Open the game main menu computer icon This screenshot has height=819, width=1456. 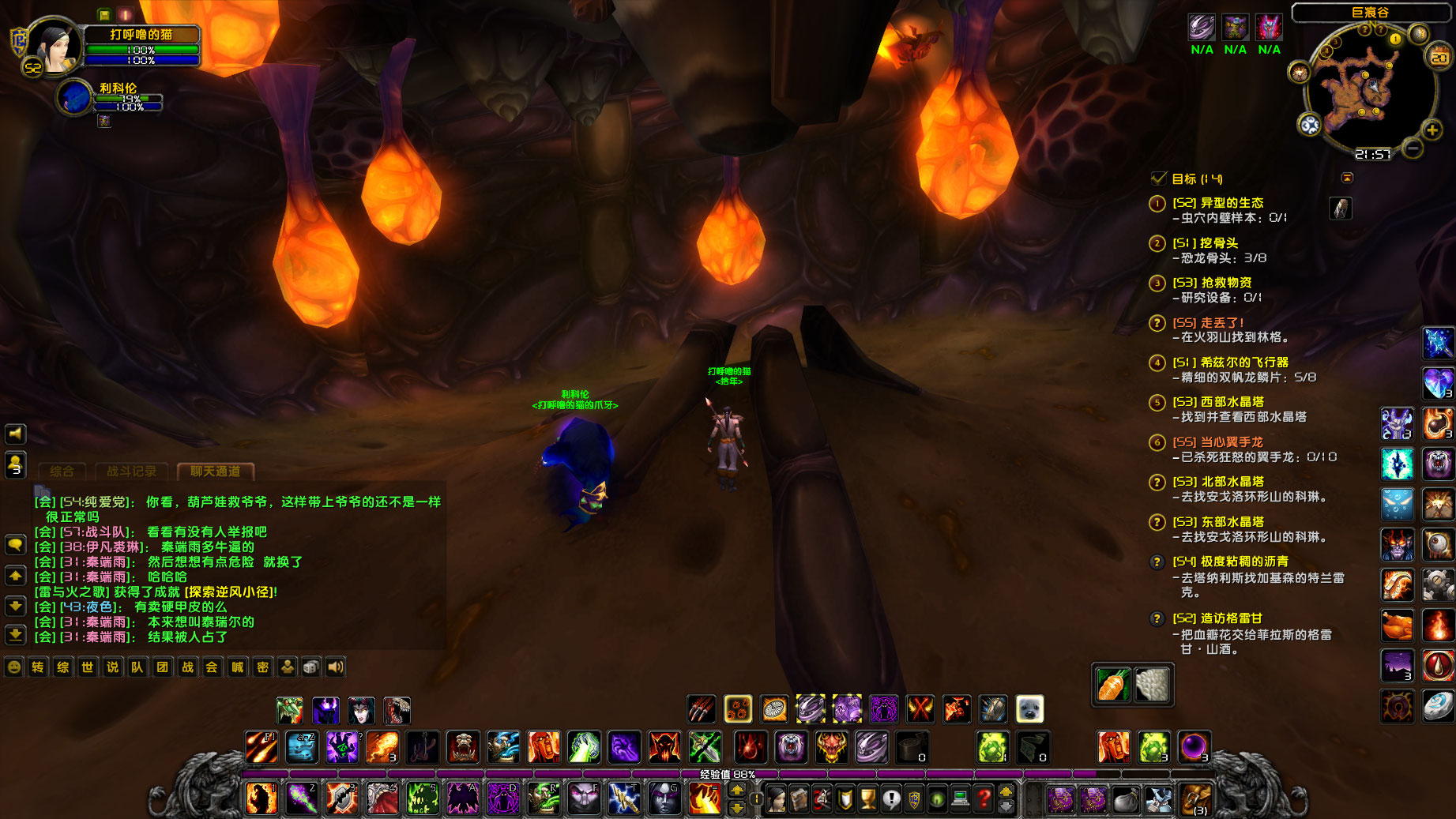point(961,799)
